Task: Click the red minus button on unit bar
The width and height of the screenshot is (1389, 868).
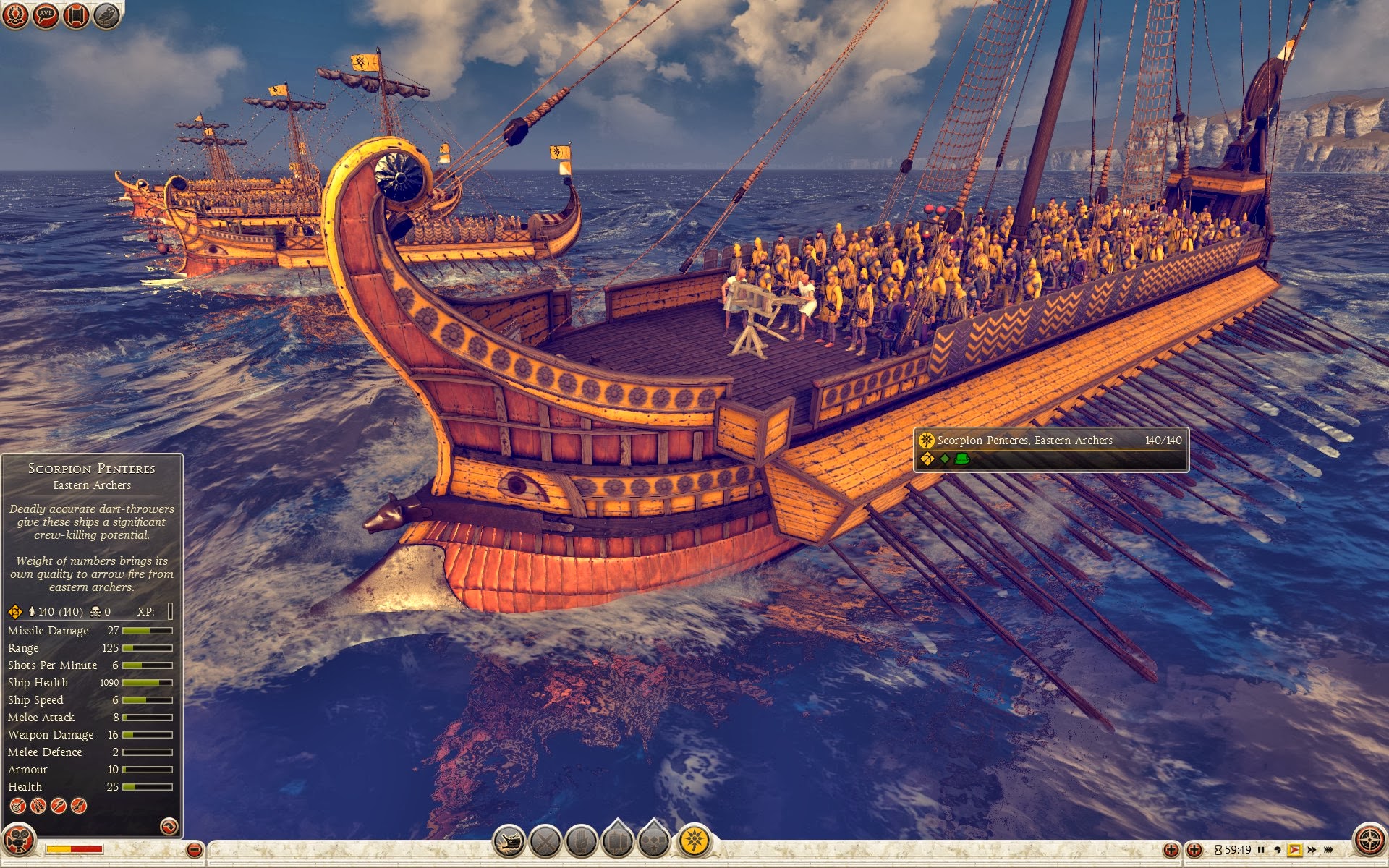Action: point(194,850)
